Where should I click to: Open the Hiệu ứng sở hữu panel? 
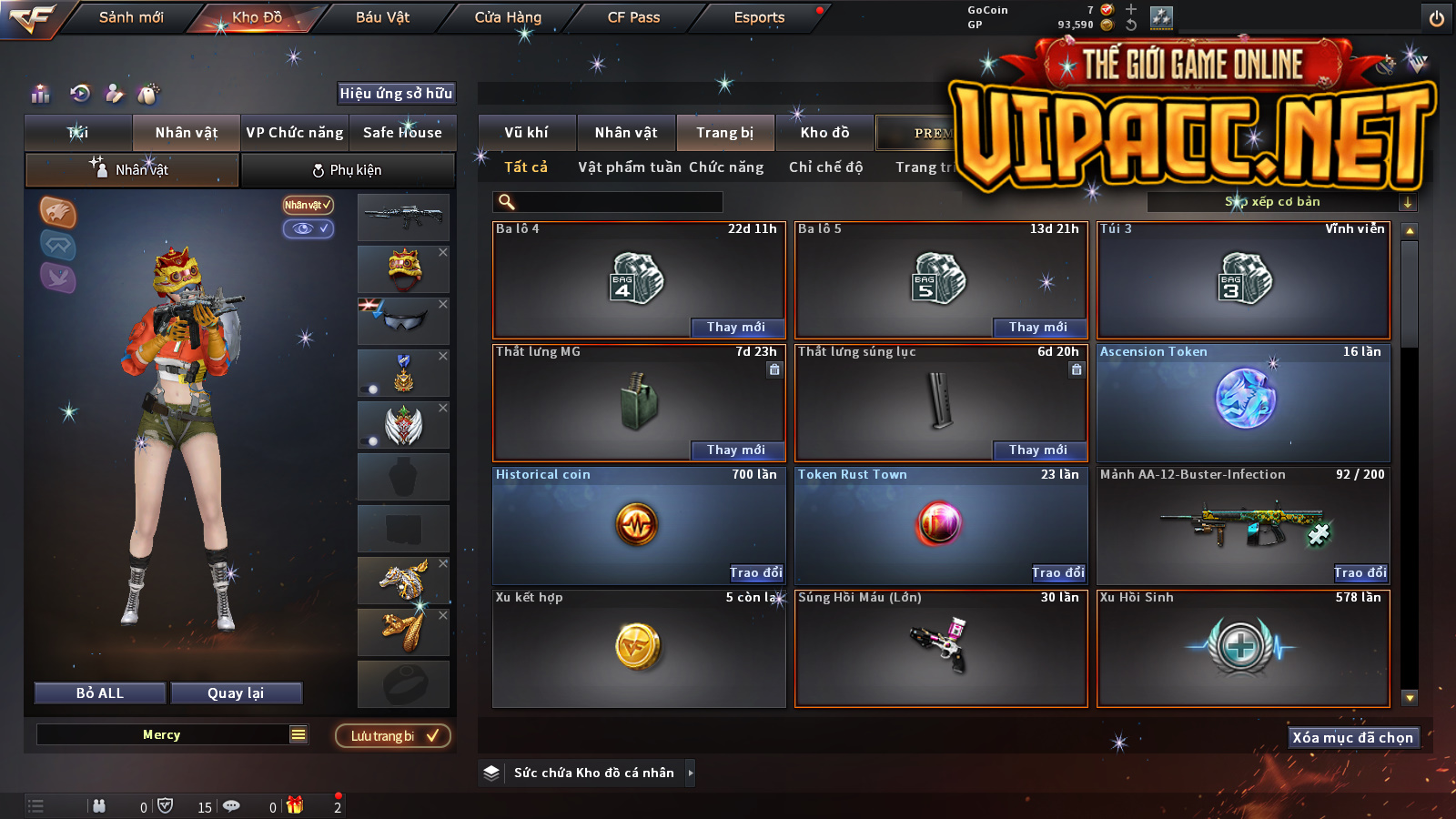(396, 94)
